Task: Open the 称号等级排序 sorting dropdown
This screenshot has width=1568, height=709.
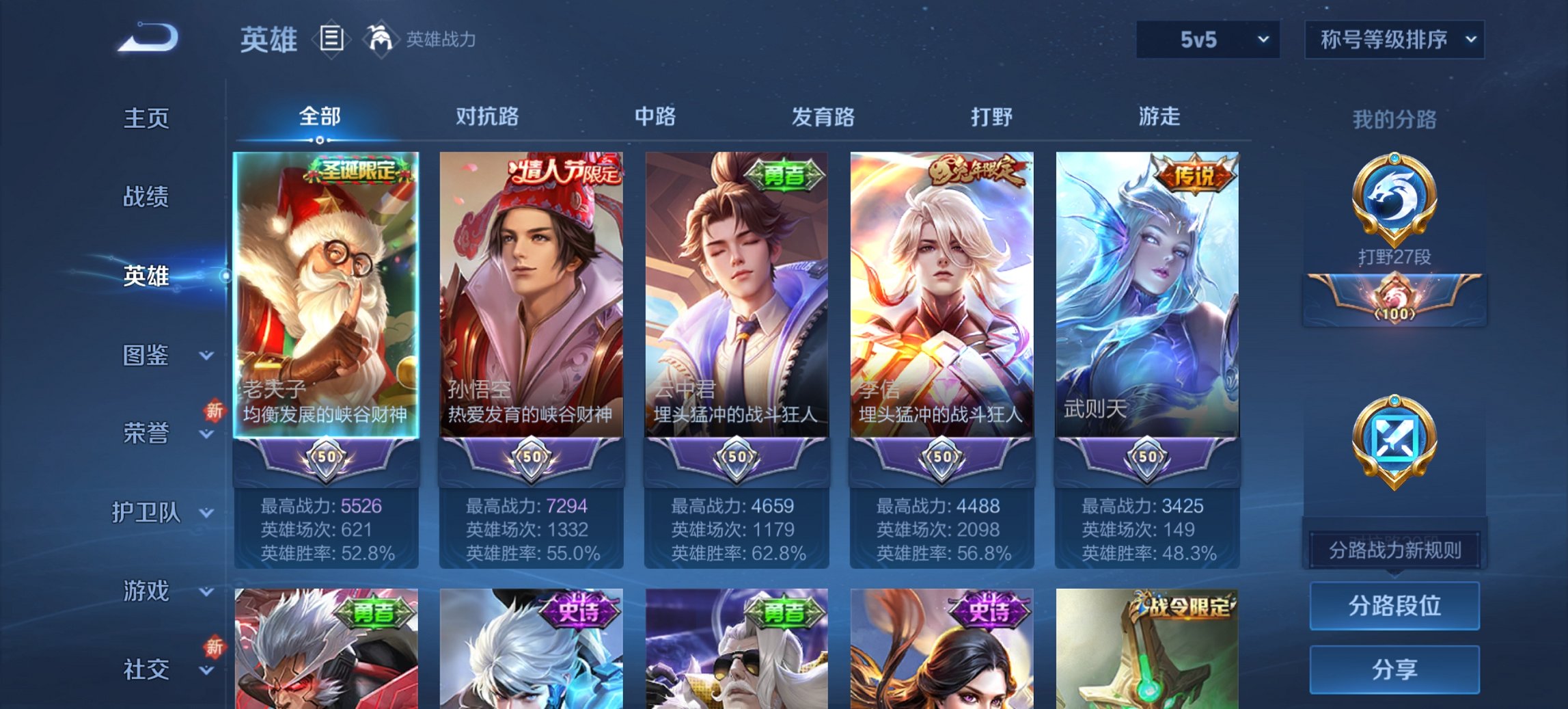Action: 1394,40
